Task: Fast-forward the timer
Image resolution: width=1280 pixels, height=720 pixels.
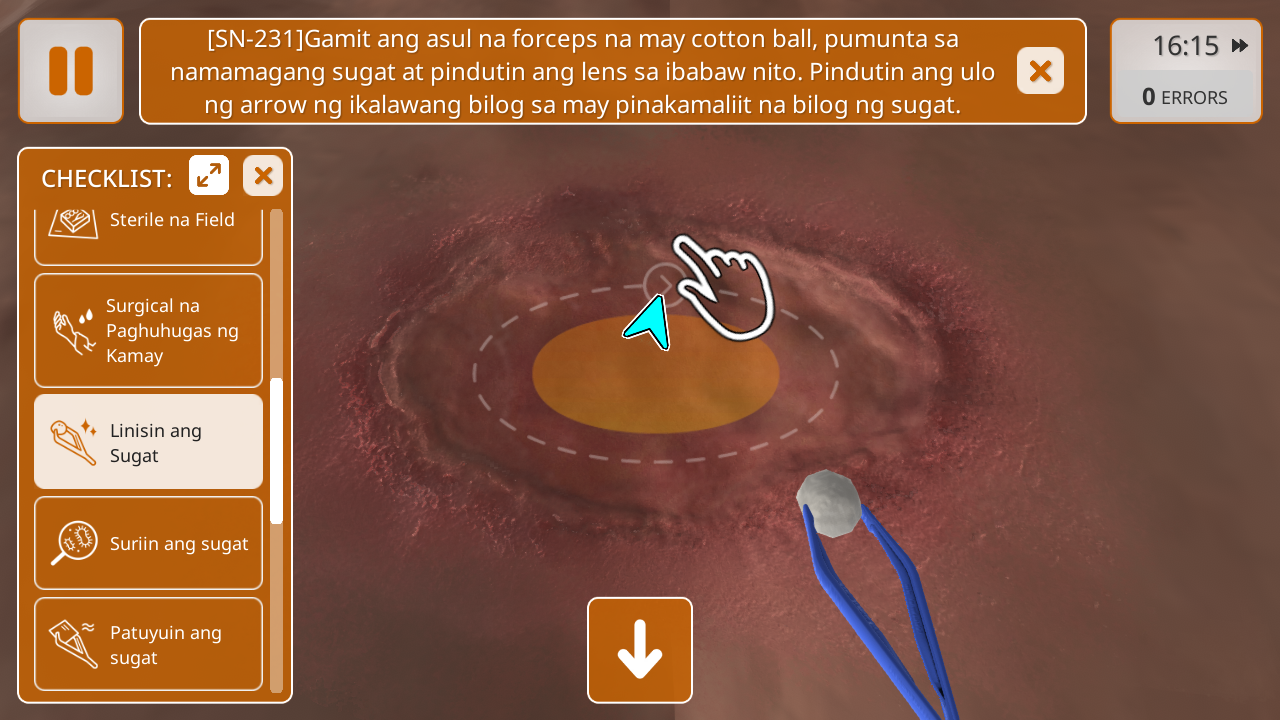Action: pos(1240,45)
